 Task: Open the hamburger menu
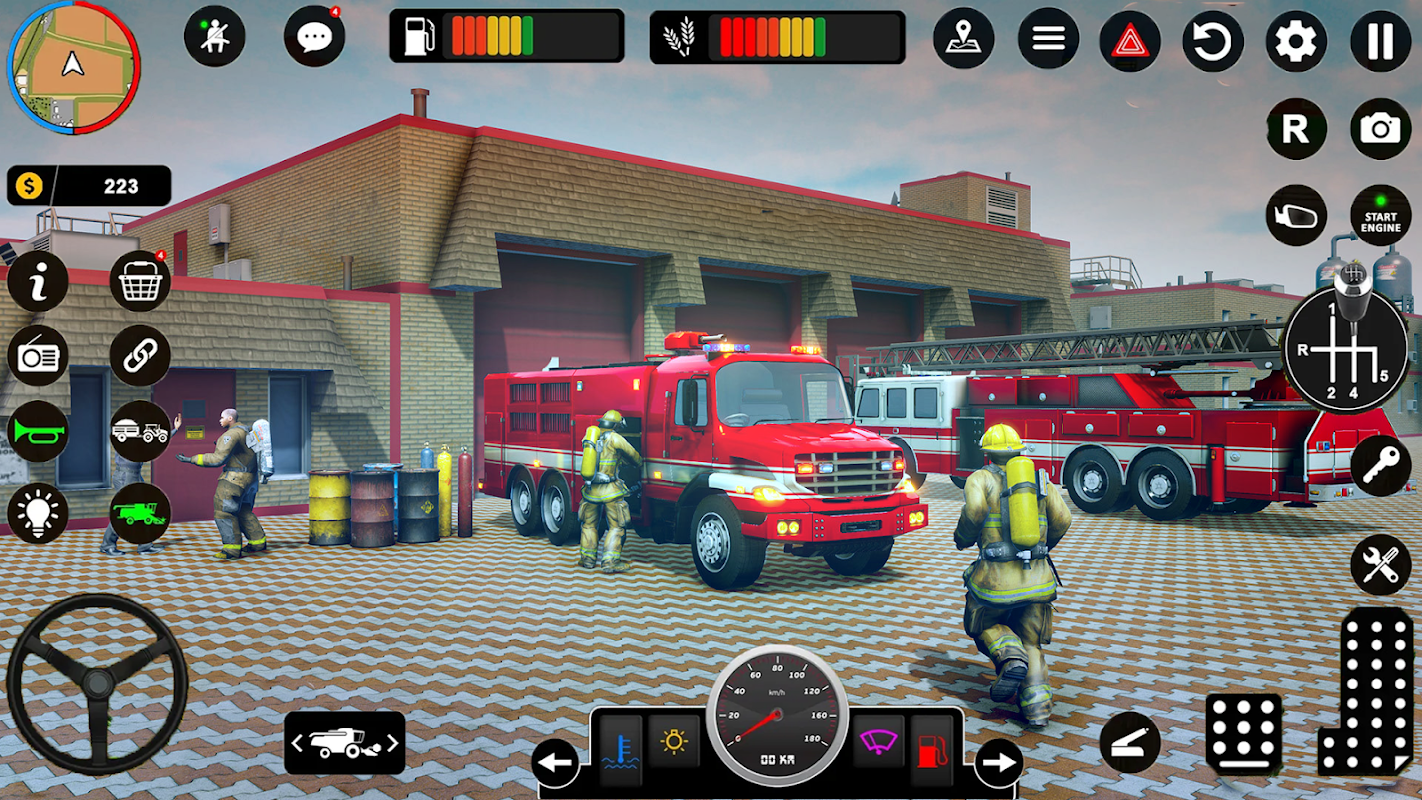[1048, 40]
